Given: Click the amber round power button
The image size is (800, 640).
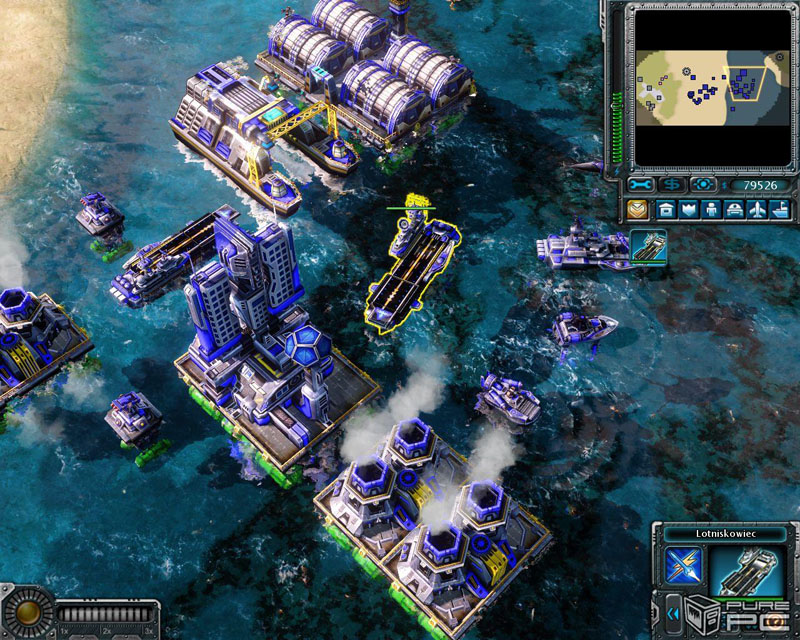Looking at the screenshot, I should pos(27,612).
